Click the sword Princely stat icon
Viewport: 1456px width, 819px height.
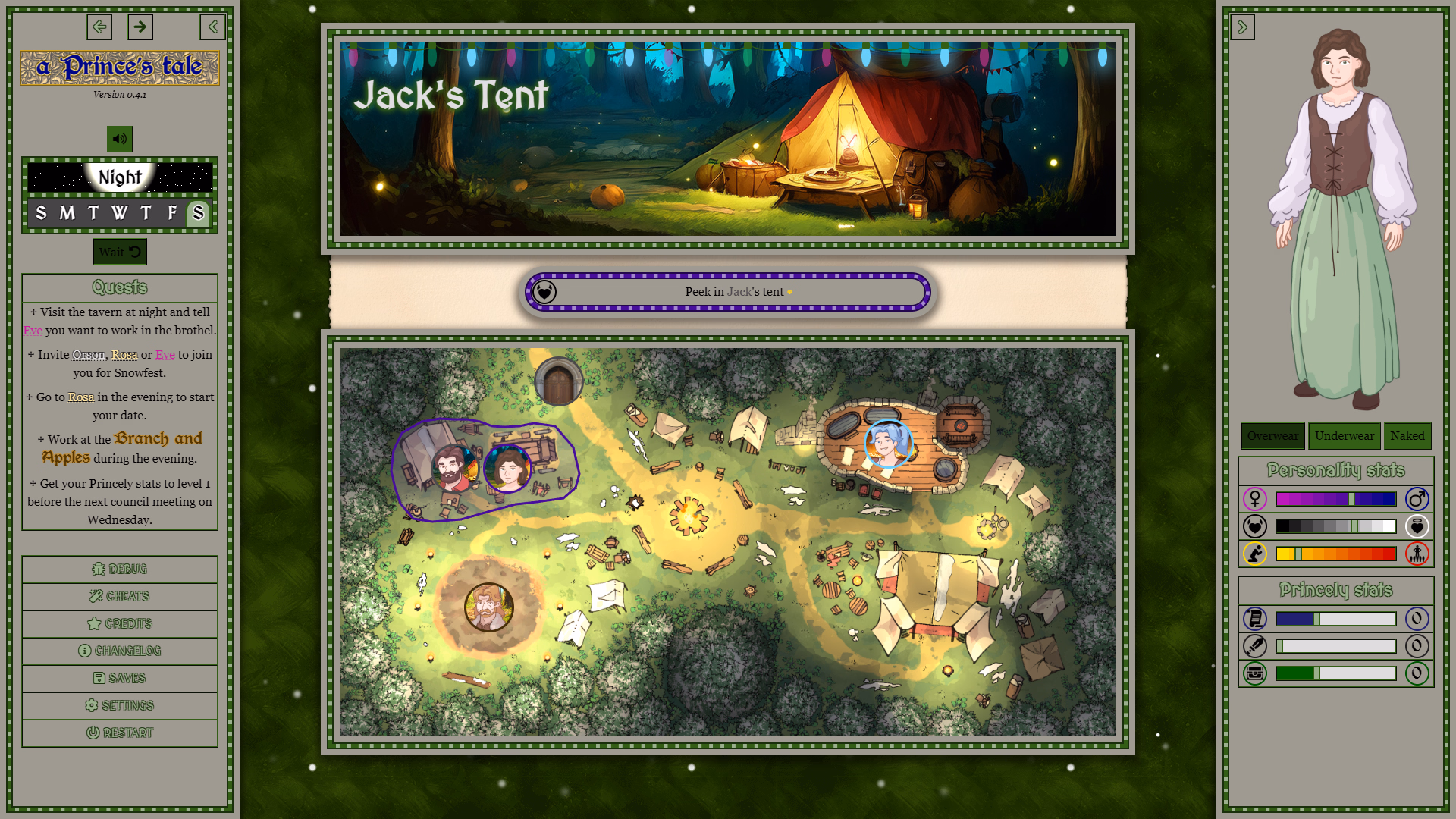(1255, 646)
